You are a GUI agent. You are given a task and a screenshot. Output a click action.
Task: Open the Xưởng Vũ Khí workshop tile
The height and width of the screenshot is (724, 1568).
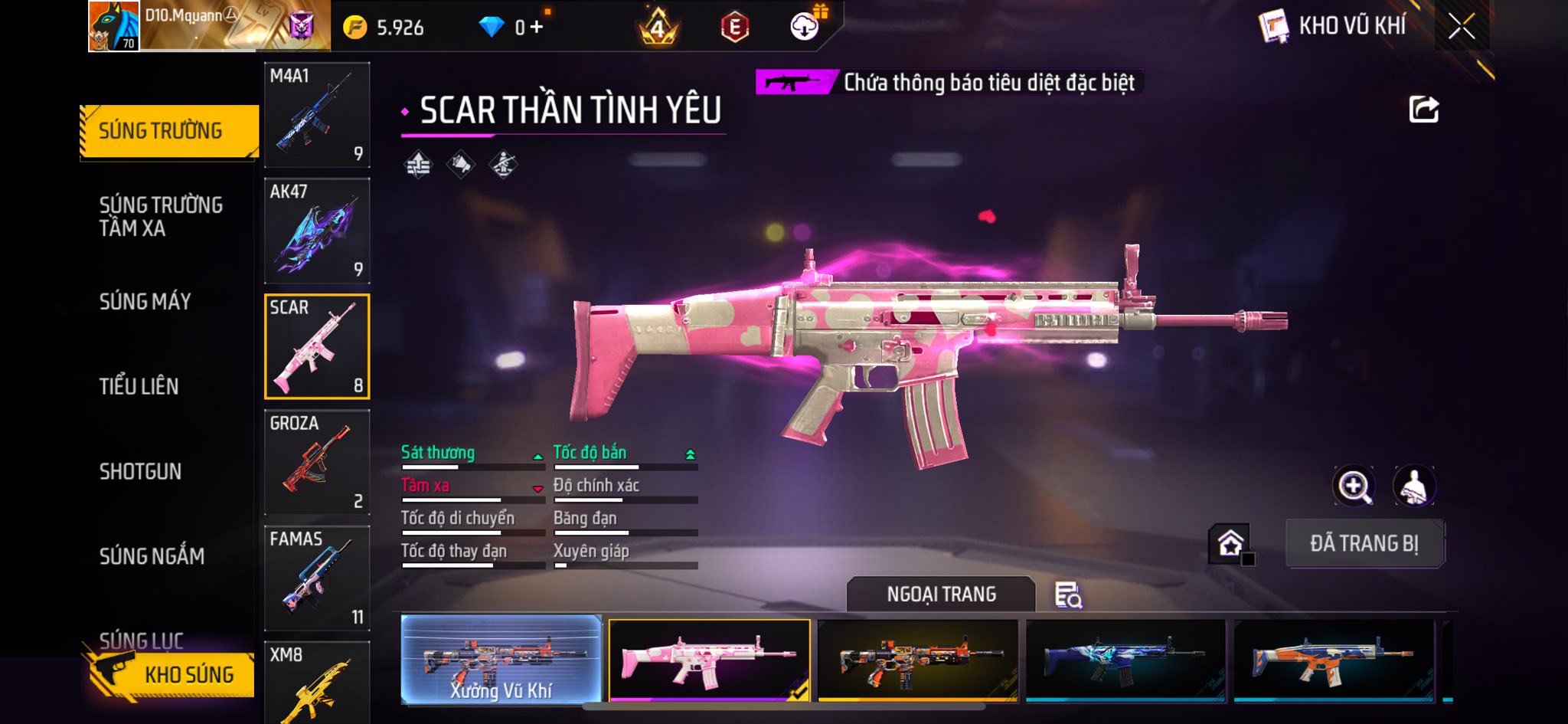click(x=501, y=660)
